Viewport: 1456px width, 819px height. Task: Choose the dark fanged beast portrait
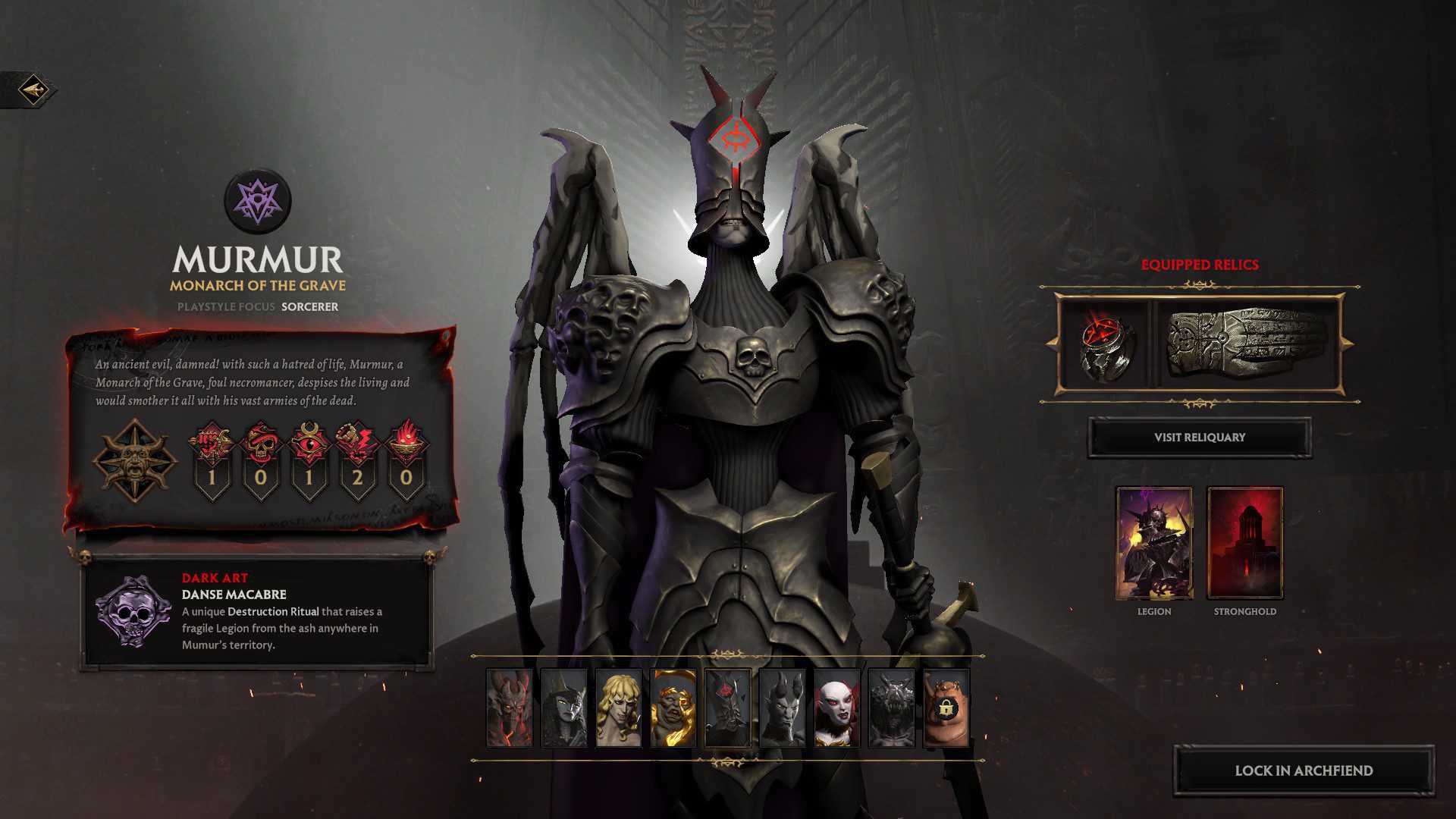[x=891, y=708]
